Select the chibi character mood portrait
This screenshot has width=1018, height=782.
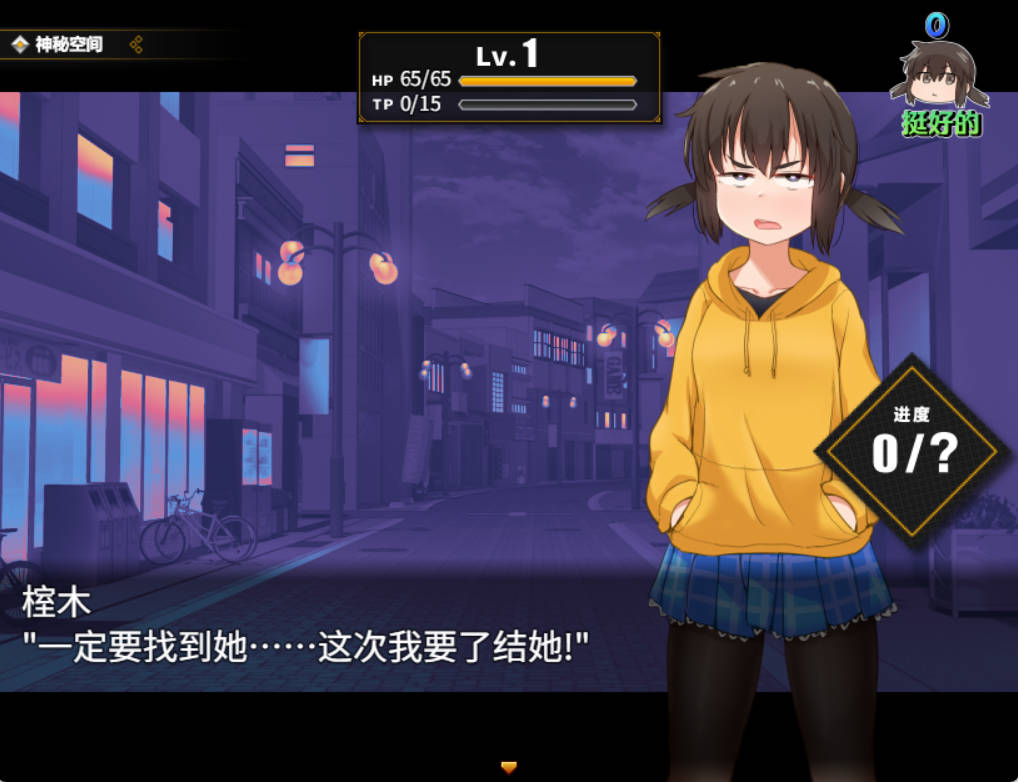click(940, 76)
